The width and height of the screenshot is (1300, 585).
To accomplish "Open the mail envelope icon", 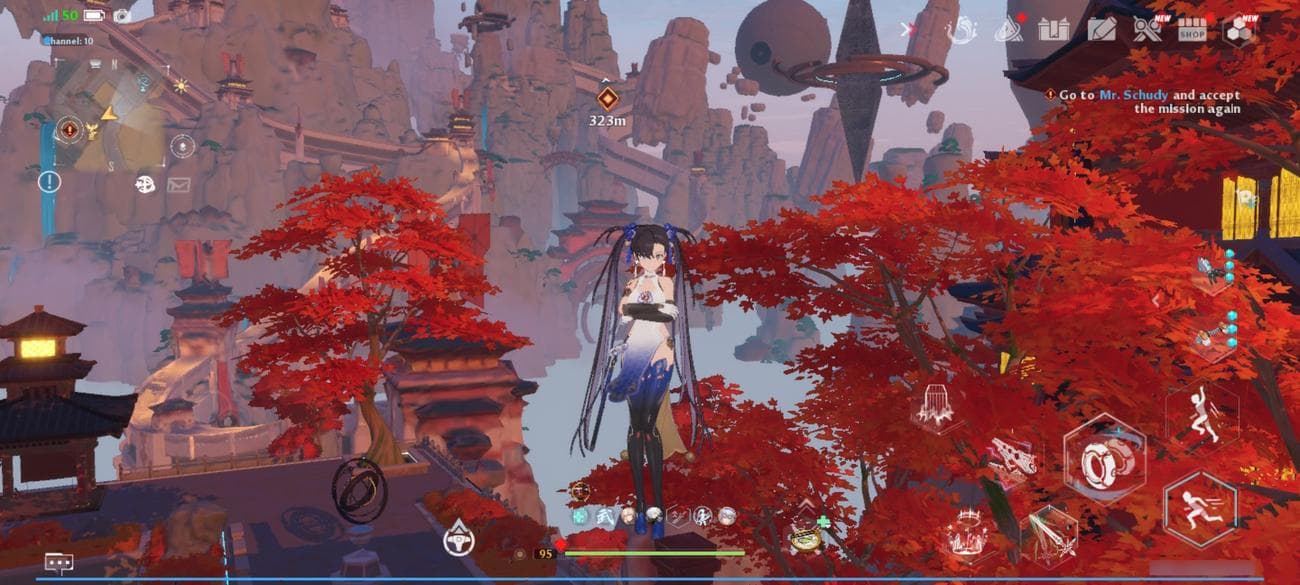I will [178, 184].
